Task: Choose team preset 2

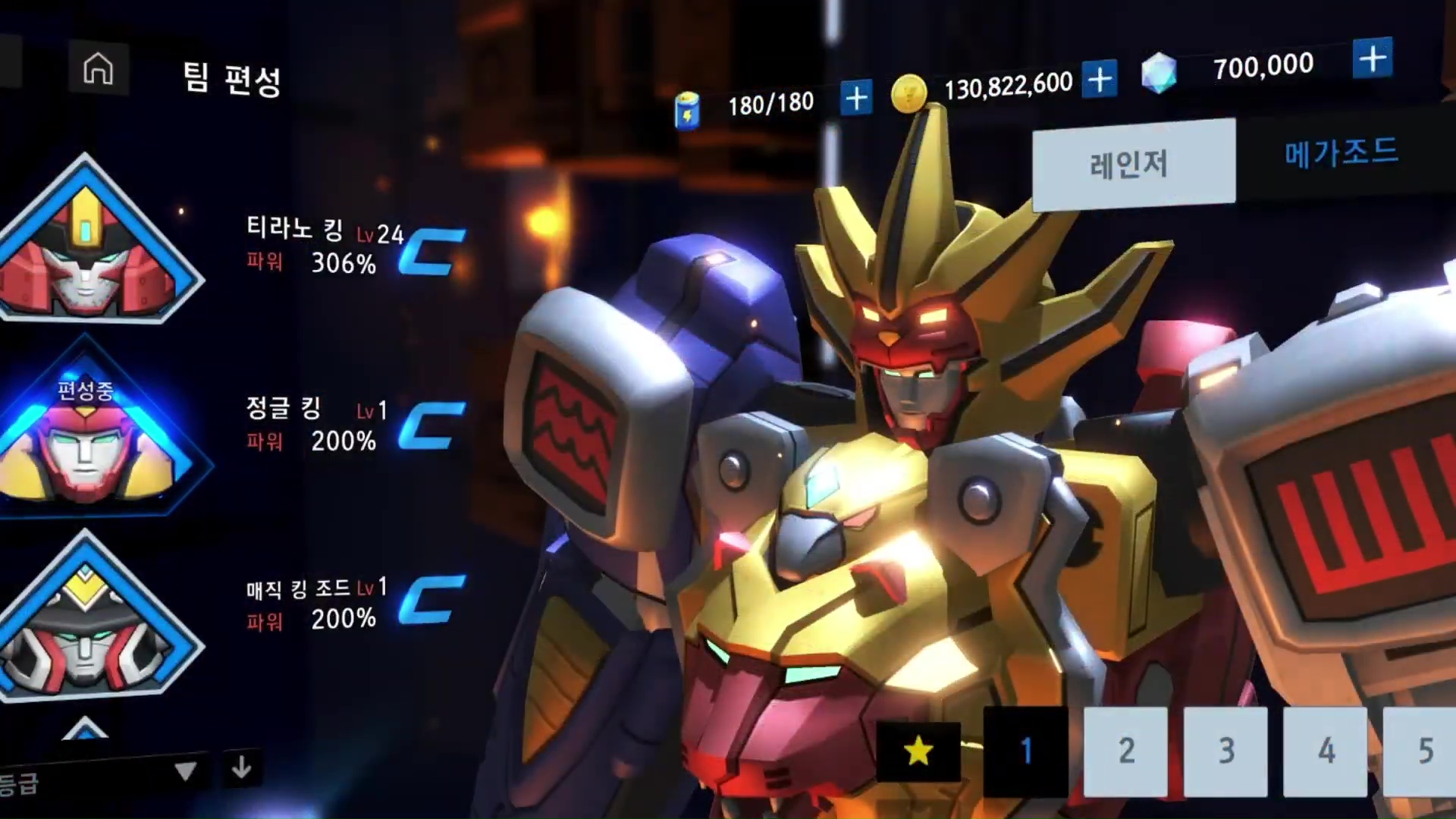Action: point(1125,751)
